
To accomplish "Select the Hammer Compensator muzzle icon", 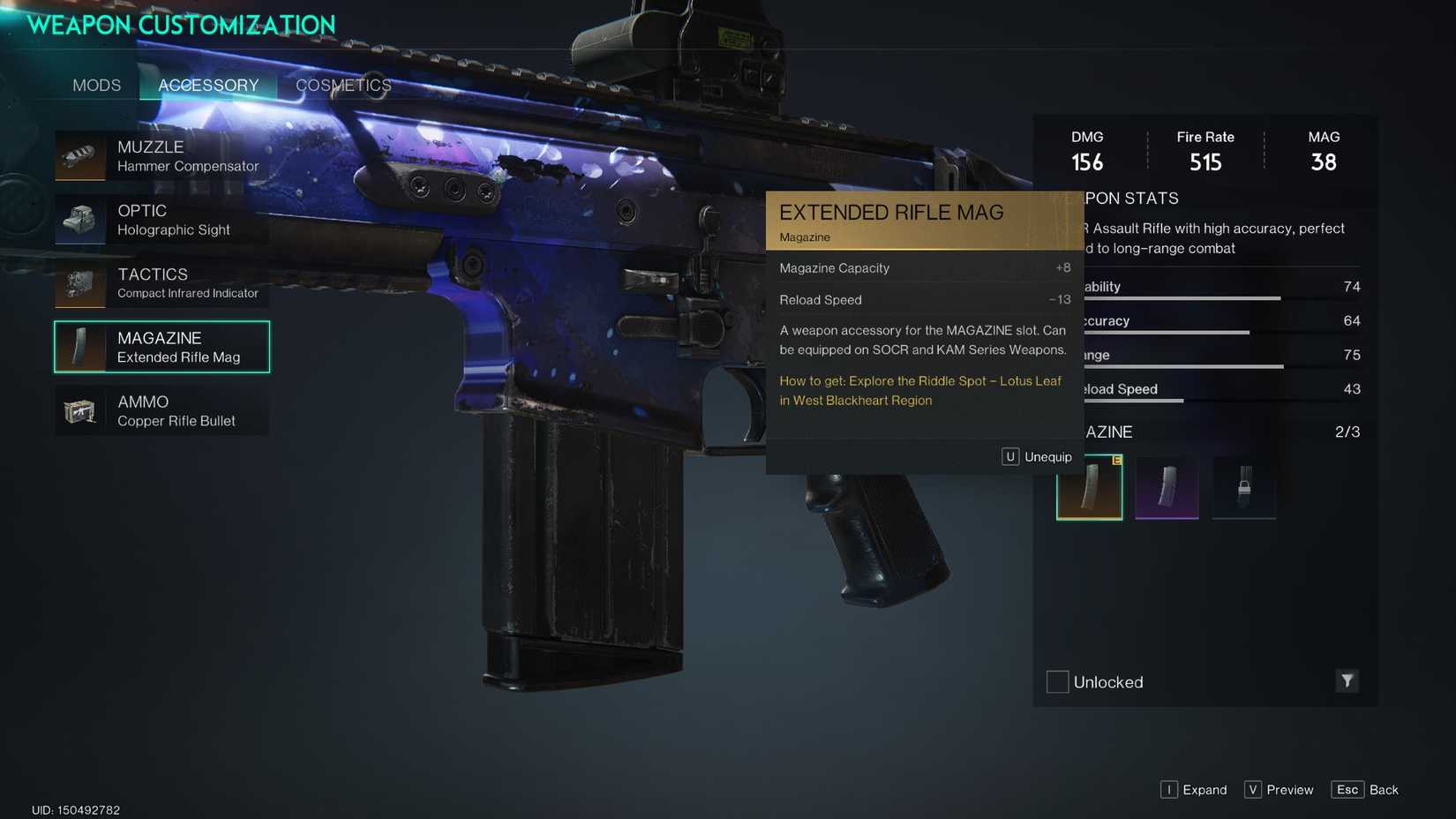I will coord(80,156).
